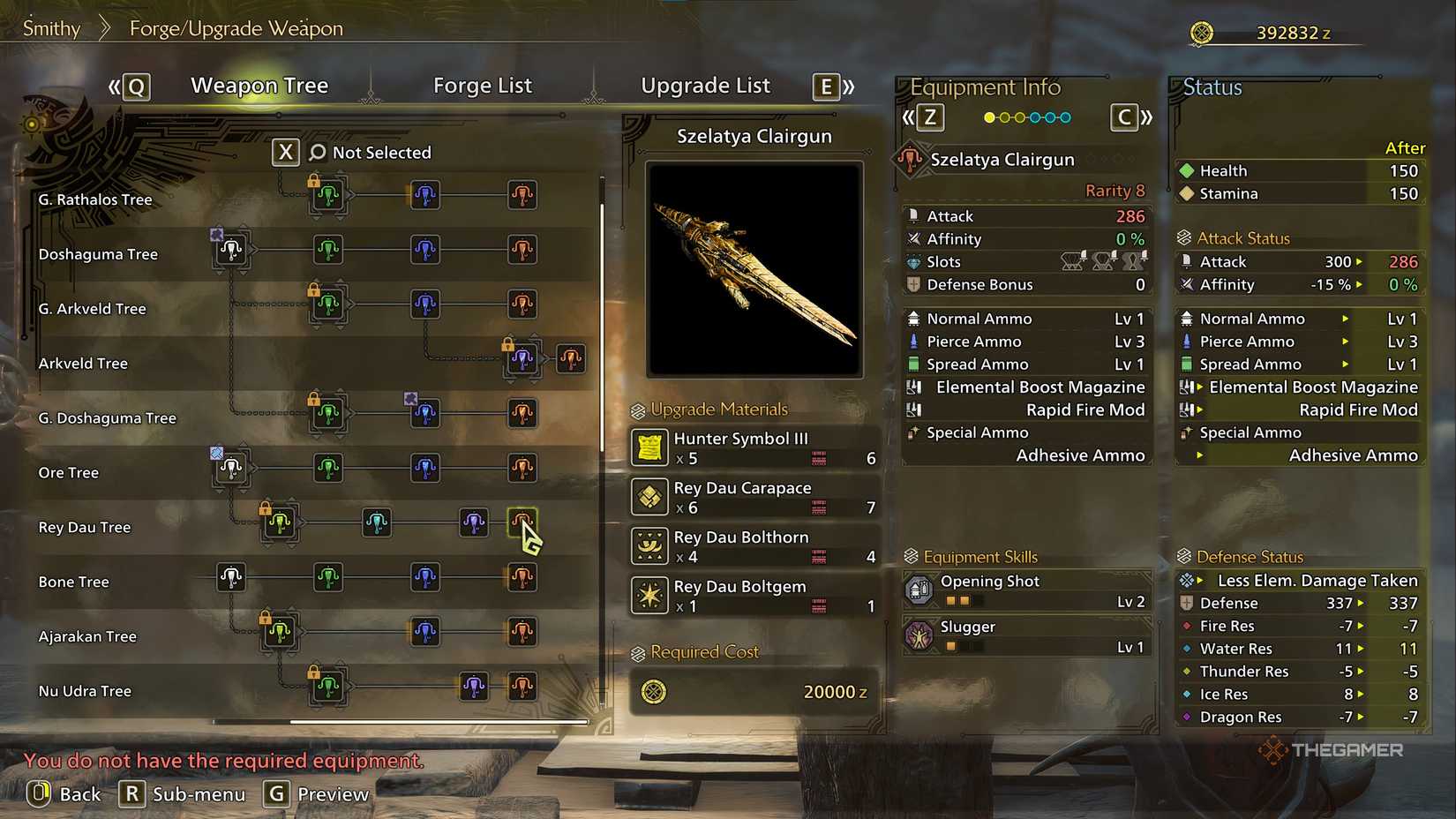Screen dimensions: 1456x819
Task: Switch to the Forge List tab
Action: tap(483, 85)
